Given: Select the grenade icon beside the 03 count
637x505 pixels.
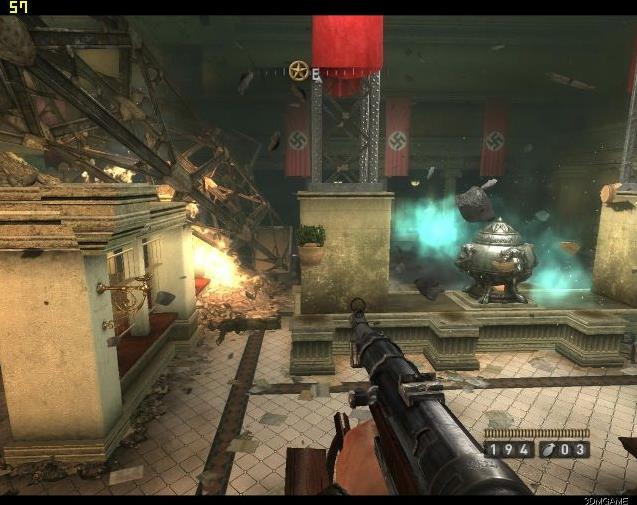Looking at the screenshot, I should pyautogui.click(x=549, y=450).
